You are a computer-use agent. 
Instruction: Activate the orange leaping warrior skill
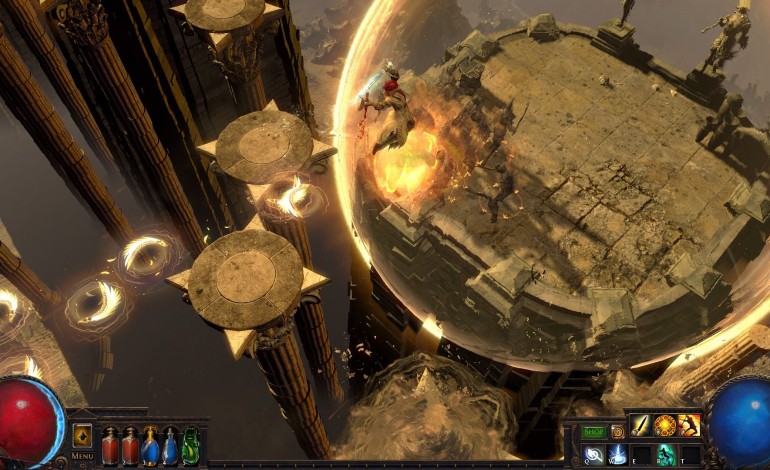(689, 426)
